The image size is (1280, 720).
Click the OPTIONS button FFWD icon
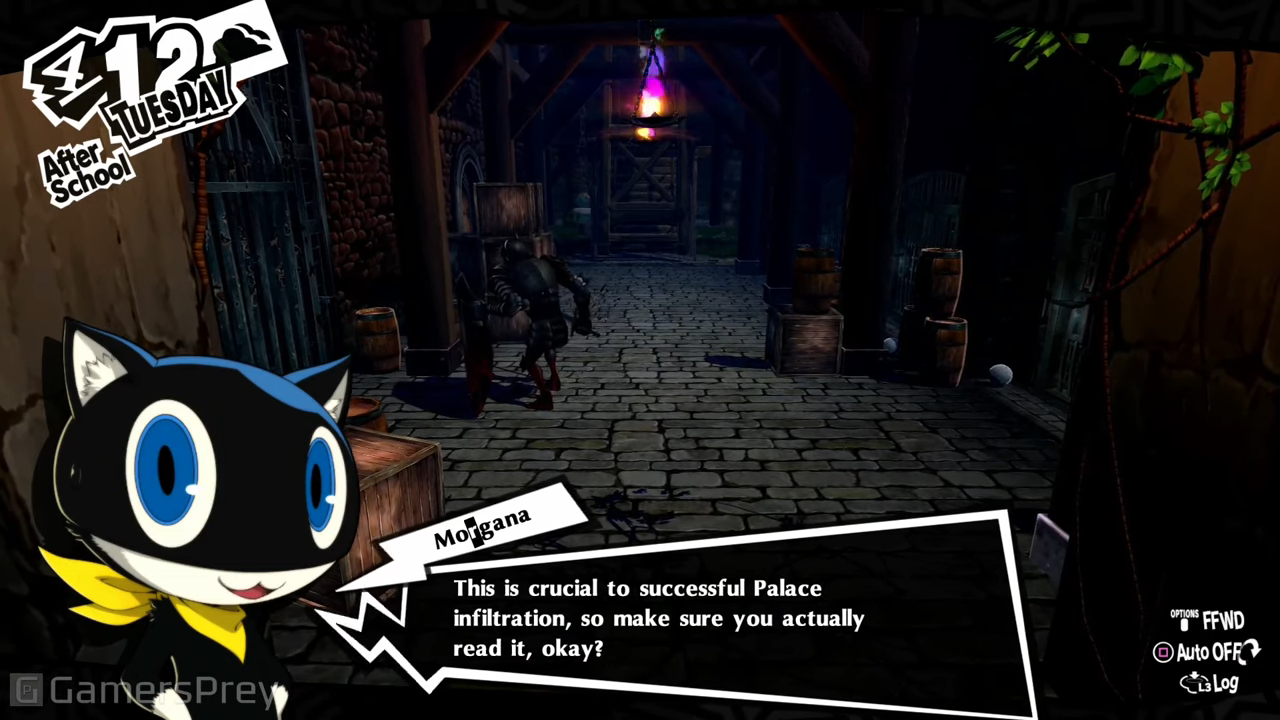click(x=1185, y=624)
